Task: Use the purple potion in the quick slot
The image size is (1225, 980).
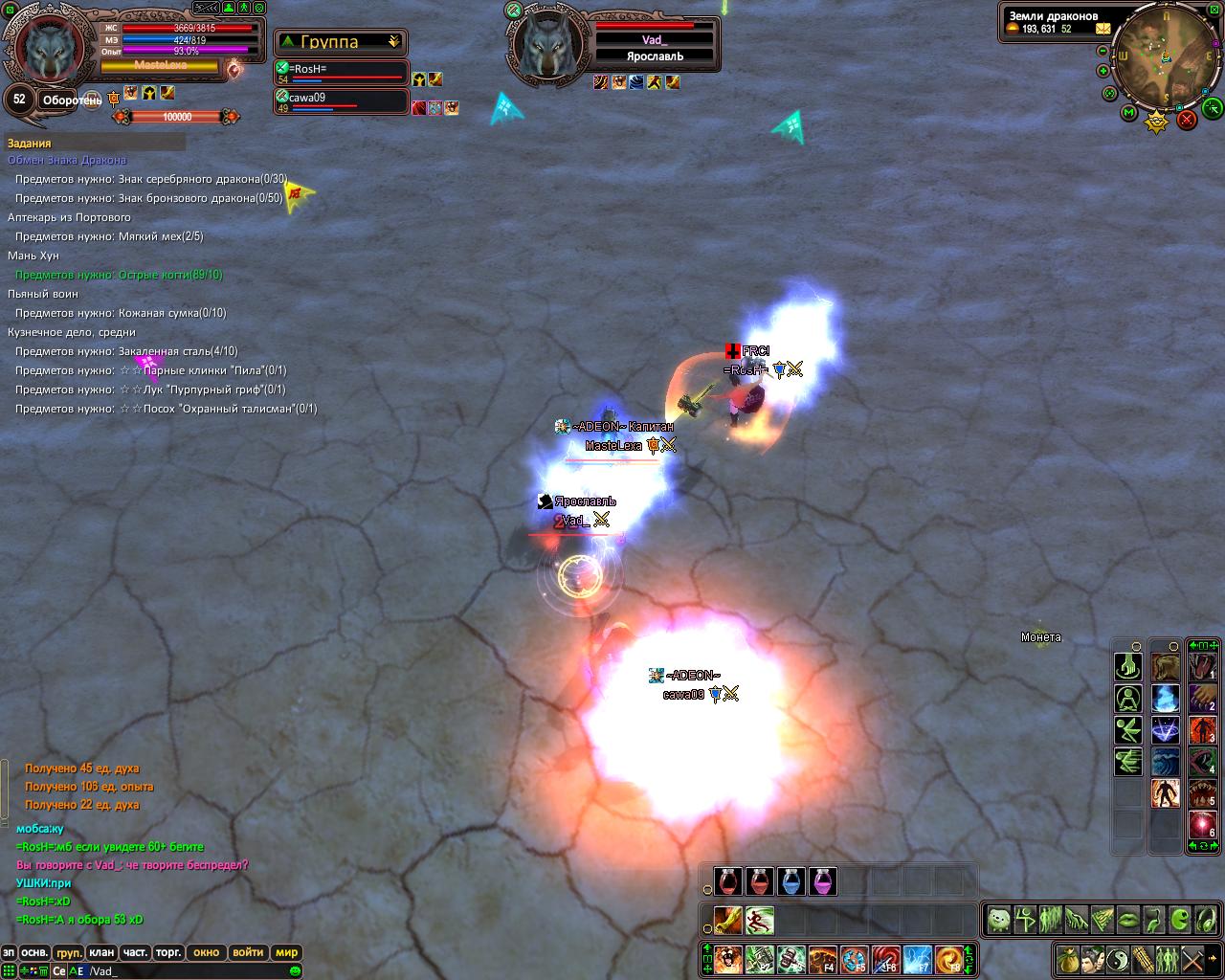Action: point(823,881)
